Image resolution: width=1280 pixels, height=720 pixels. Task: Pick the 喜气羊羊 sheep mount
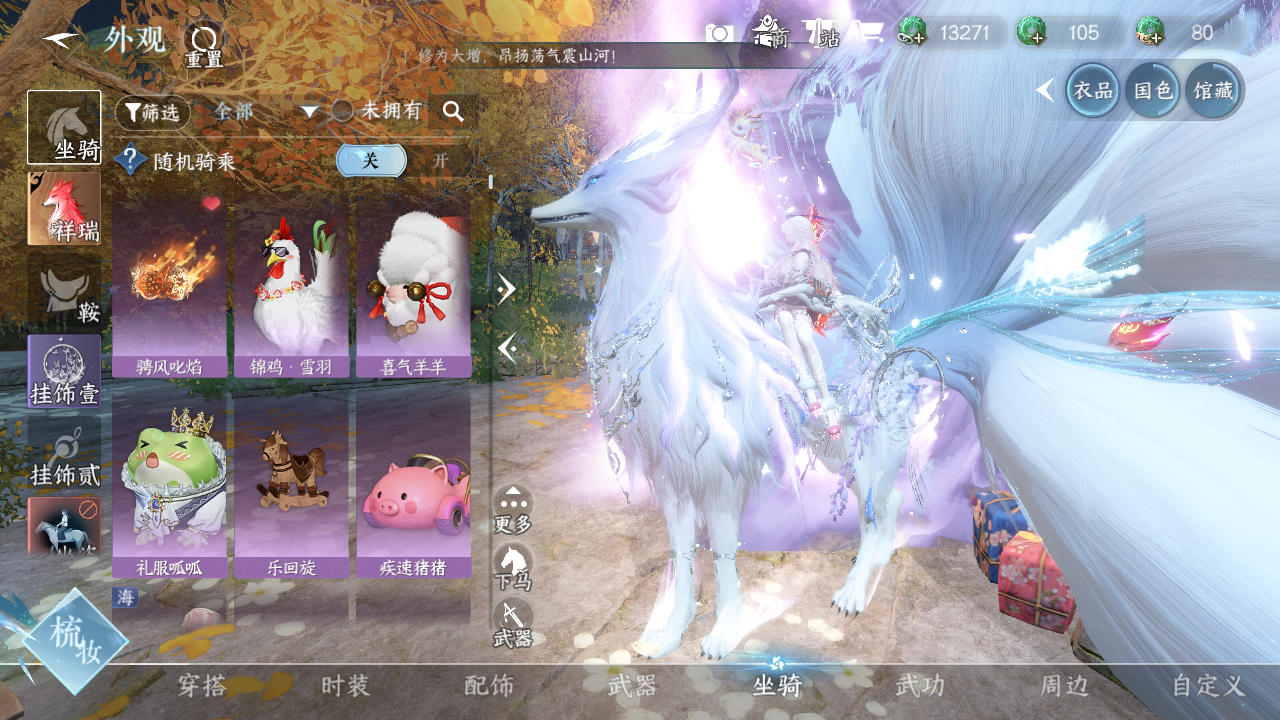[x=413, y=285]
